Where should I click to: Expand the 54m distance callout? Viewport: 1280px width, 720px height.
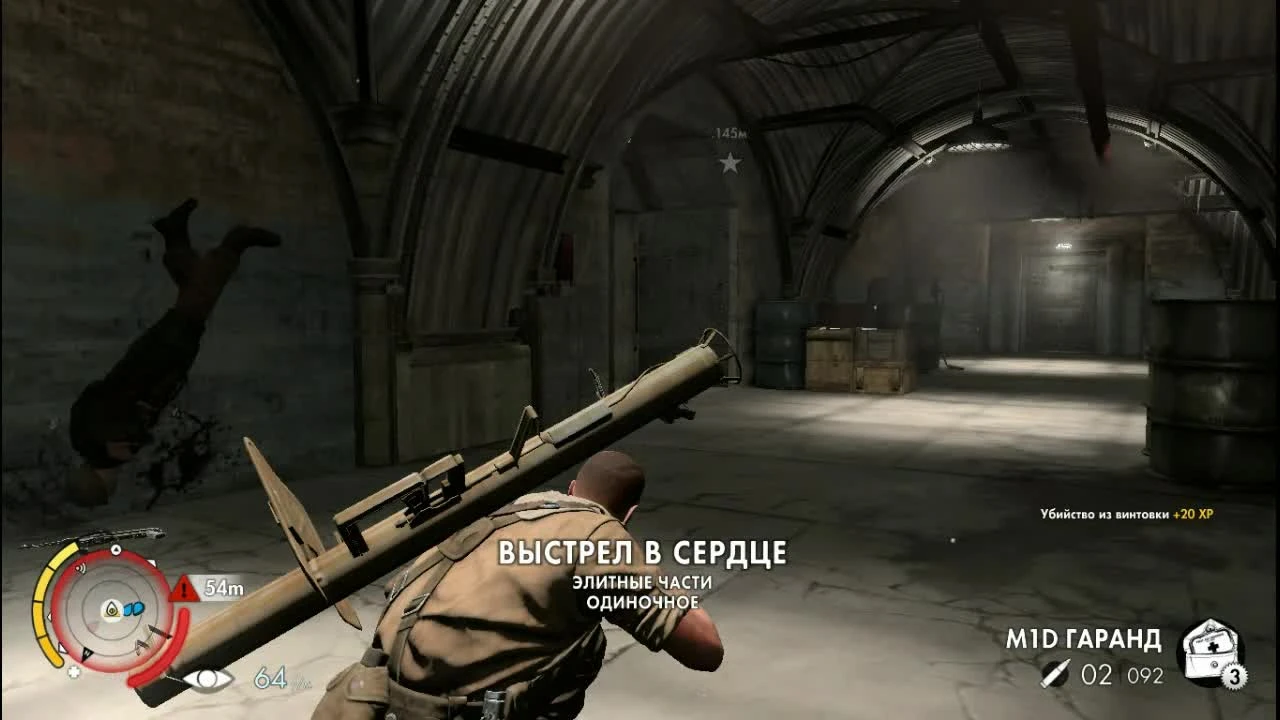[222, 587]
